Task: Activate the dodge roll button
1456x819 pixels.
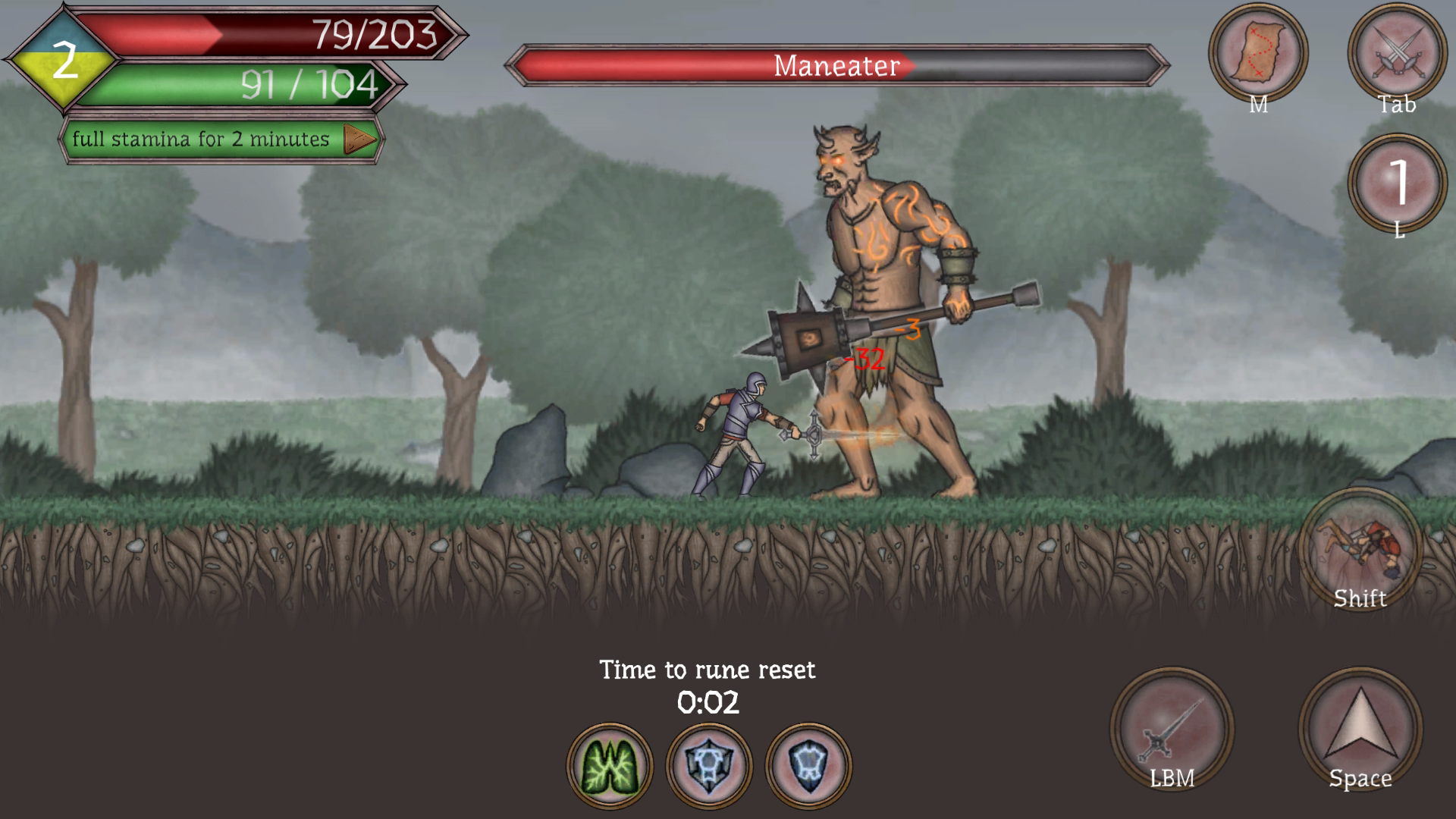Action: click(1360, 550)
